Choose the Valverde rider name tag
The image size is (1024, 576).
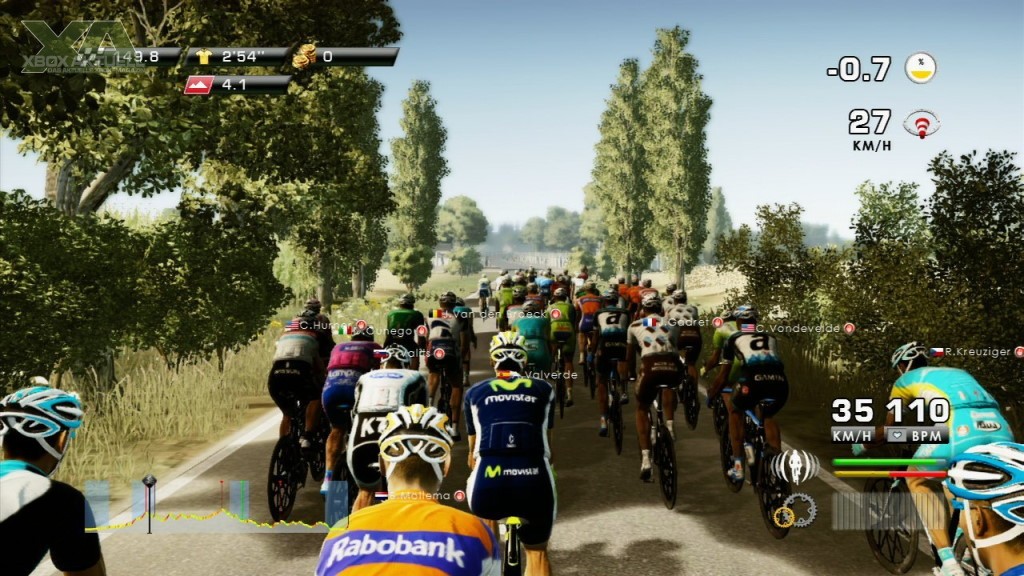[551, 375]
